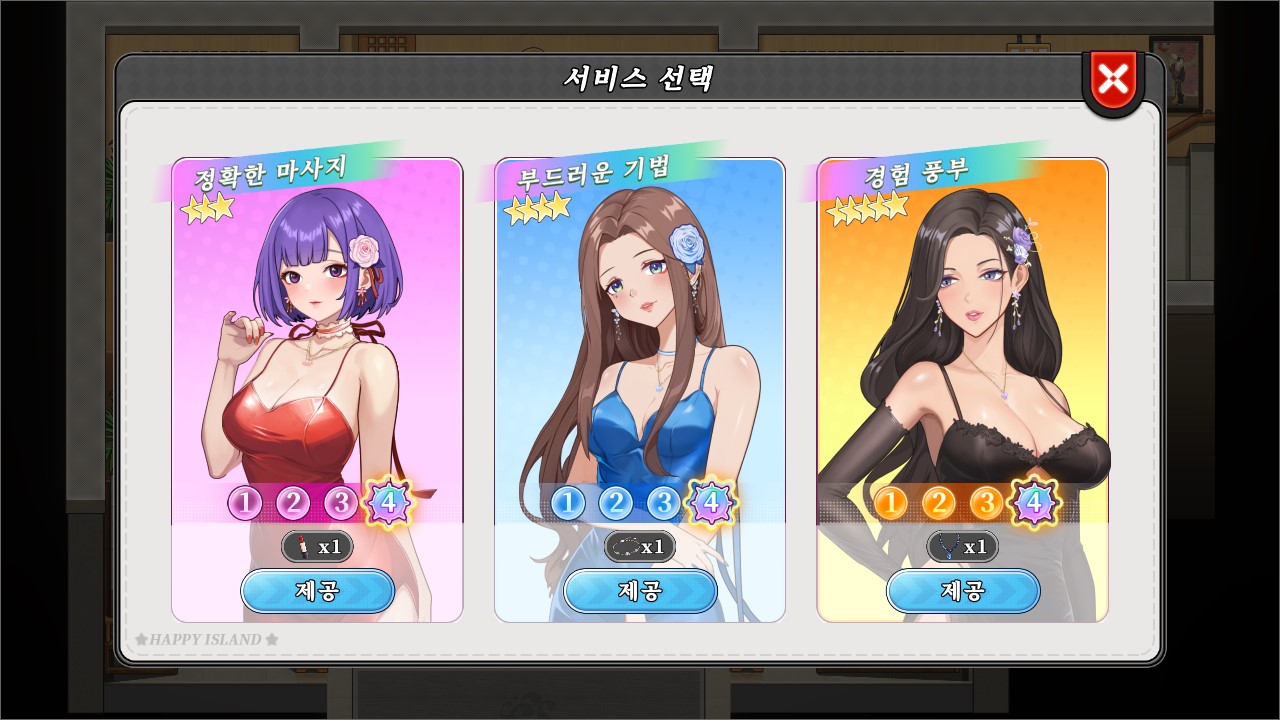Close the 서비스 선택 dialog
The width and height of the screenshot is (1280, 720).
pos(1113,79)
